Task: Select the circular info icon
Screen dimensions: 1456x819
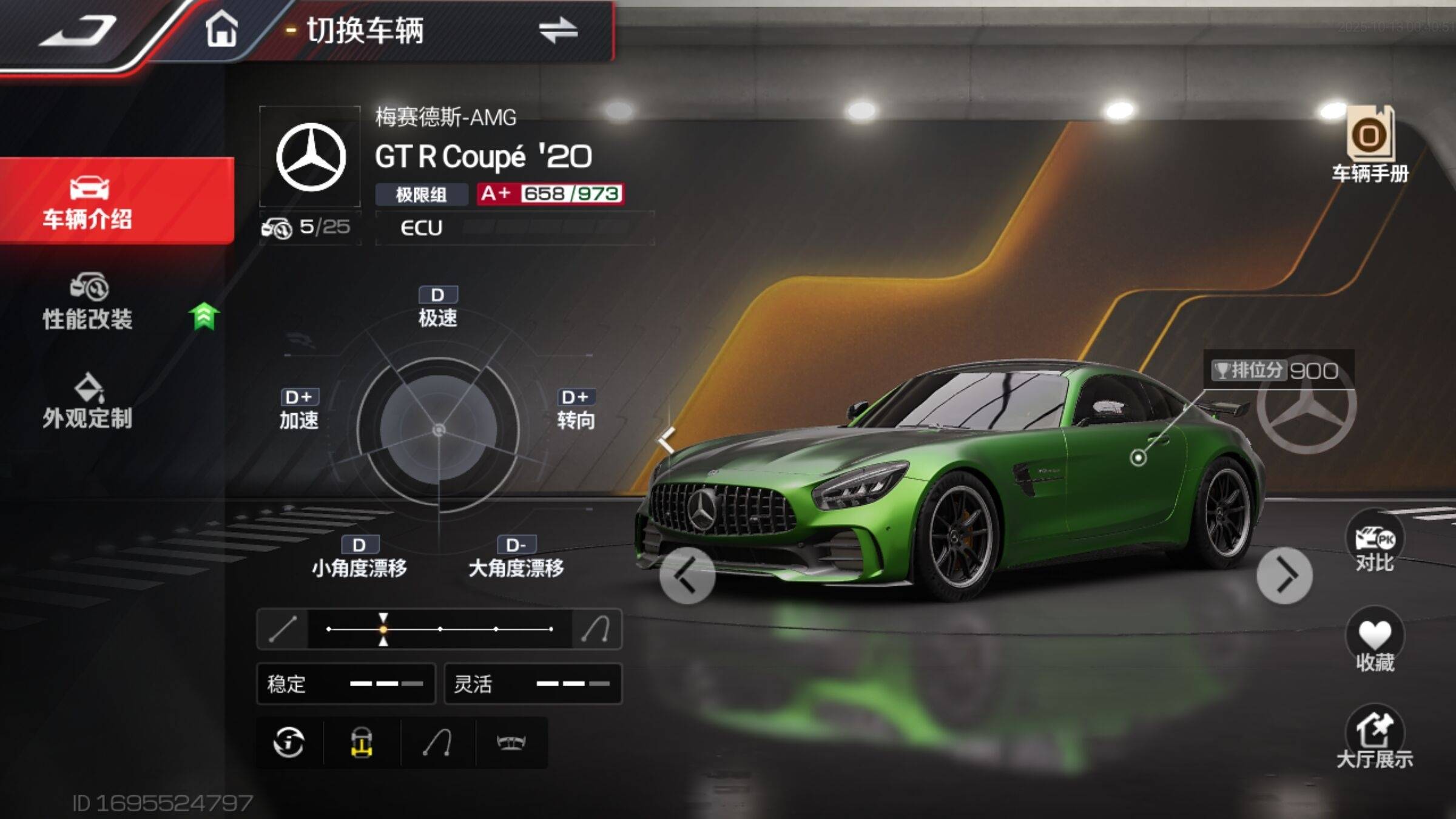Action: coord(289,743)
